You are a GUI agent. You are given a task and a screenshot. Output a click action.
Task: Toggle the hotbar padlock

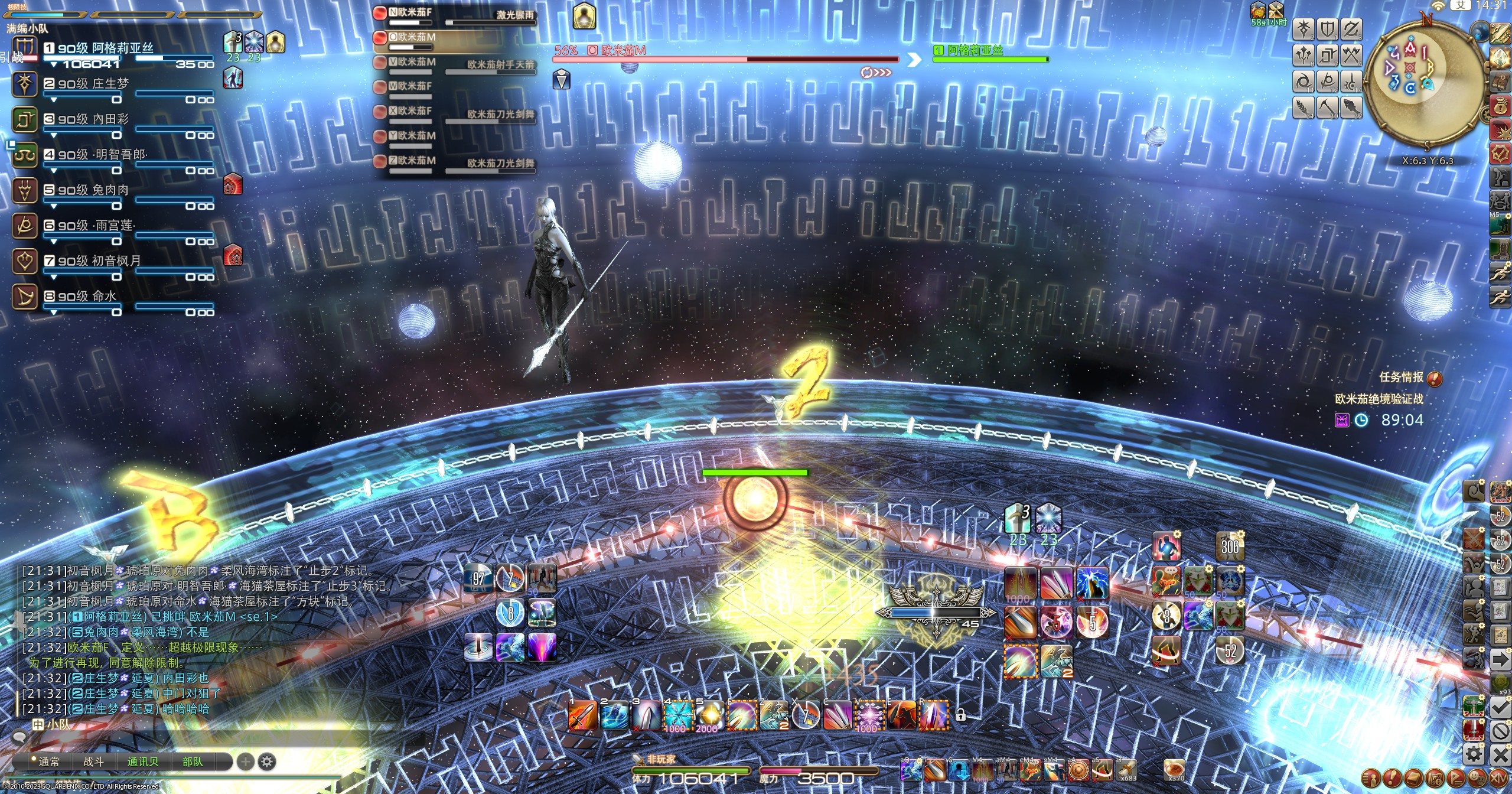click(x=961, y=715)
